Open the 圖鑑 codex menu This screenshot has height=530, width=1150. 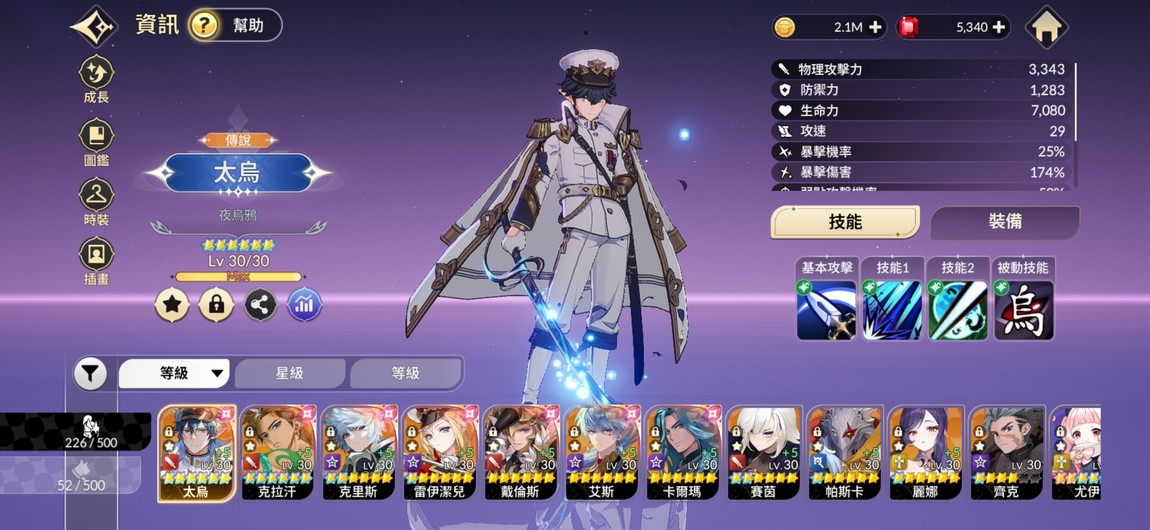pyautogui.click(x=96, y=141)
